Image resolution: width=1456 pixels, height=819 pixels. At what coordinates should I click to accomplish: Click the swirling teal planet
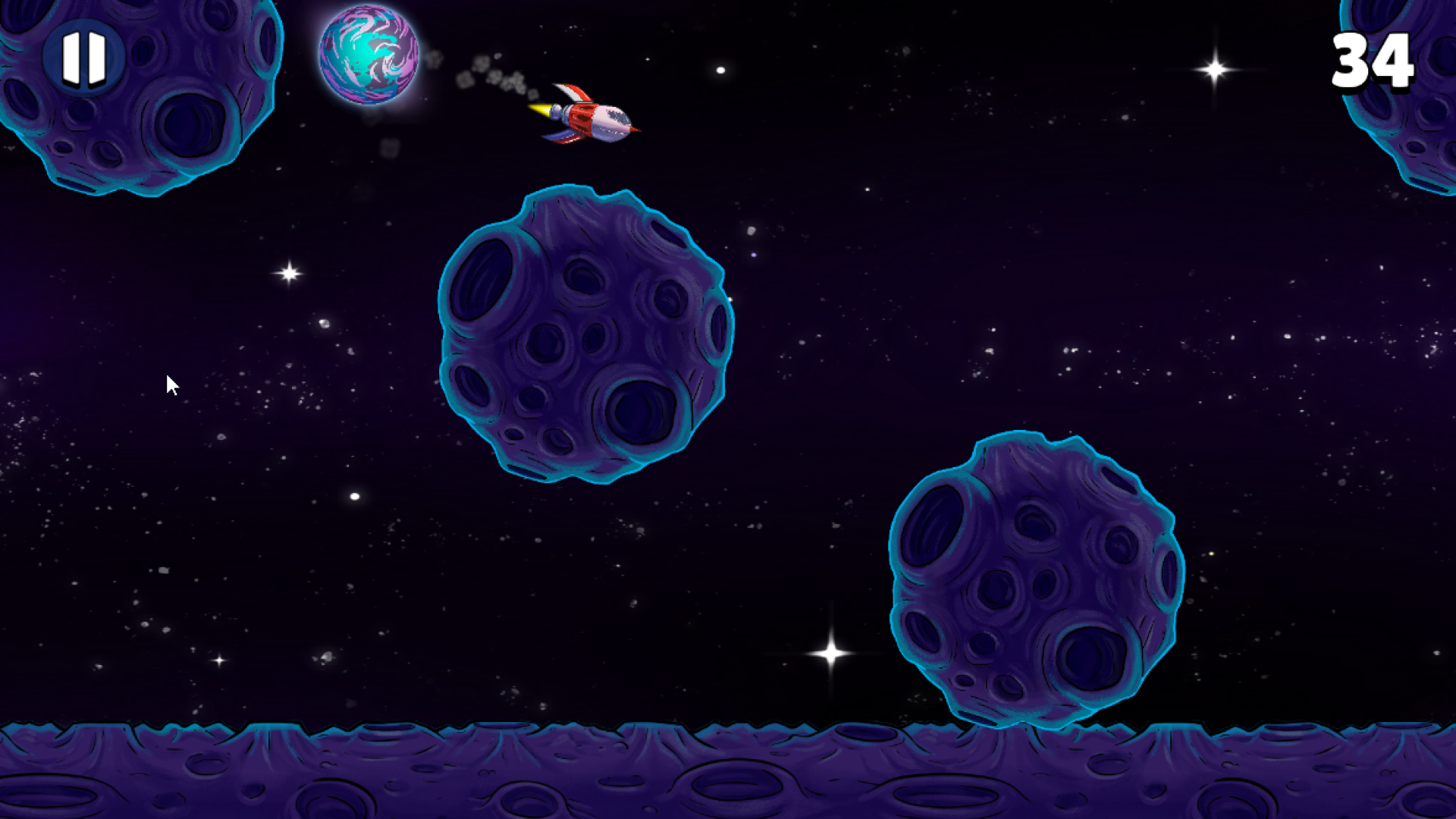tap(369, 55)
